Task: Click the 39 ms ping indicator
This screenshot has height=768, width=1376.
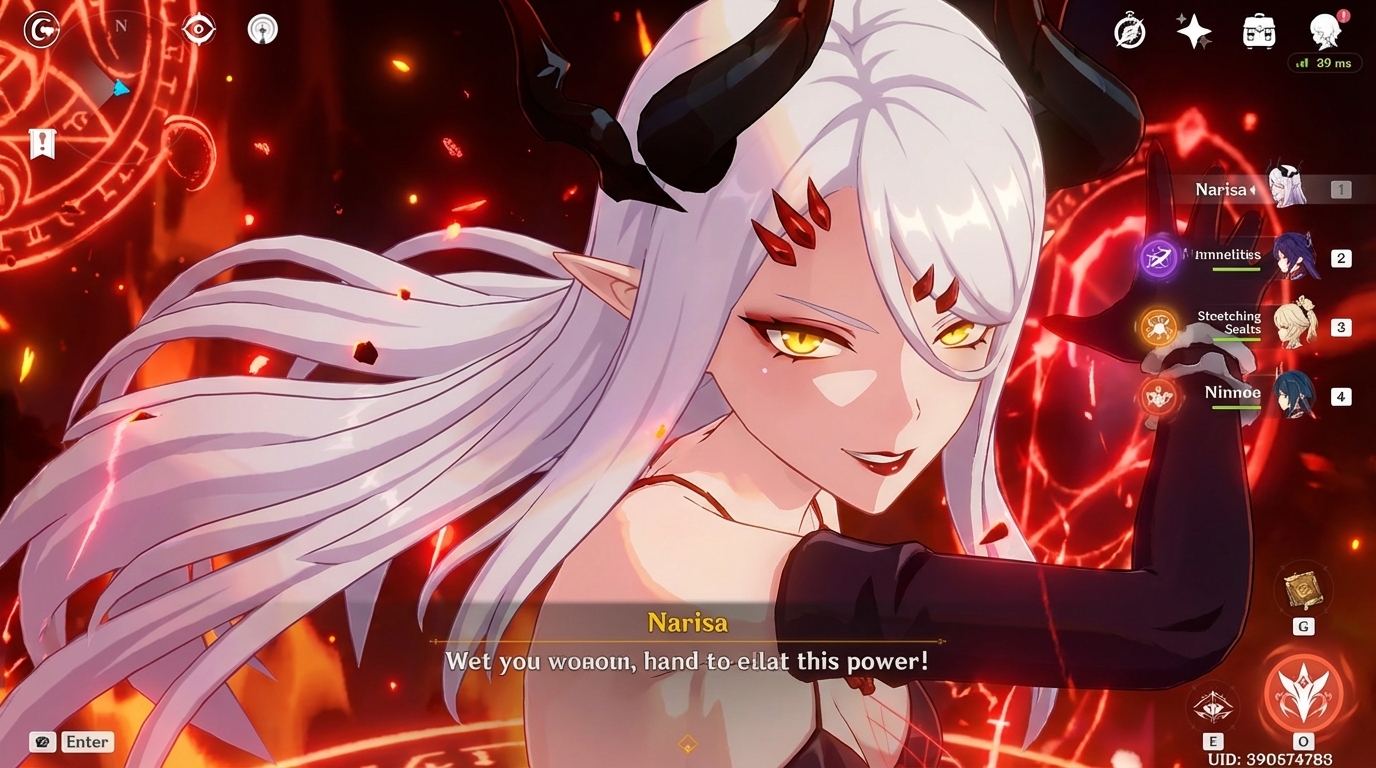Action: pos(1325,63)
